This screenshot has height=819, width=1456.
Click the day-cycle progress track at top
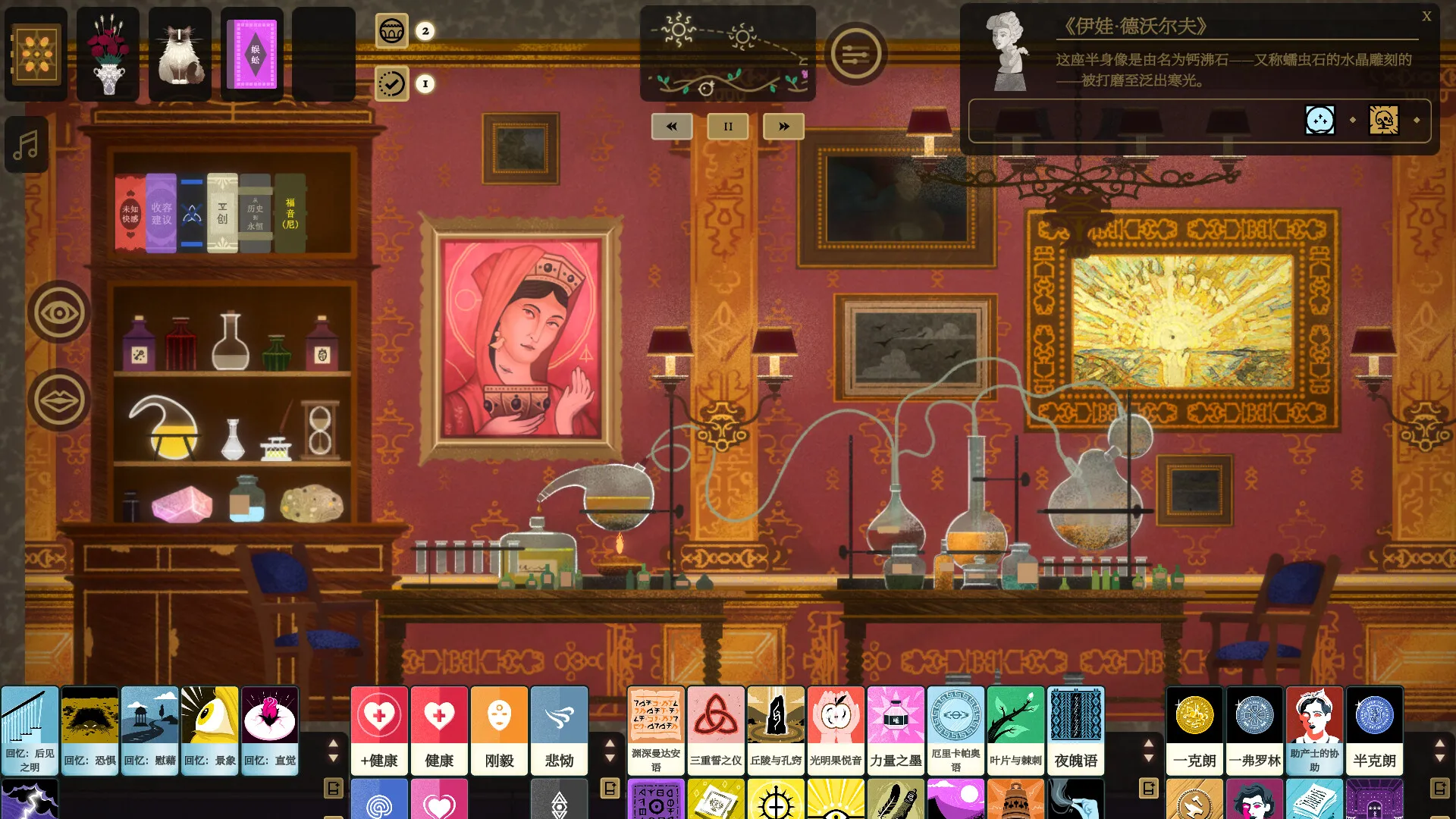(728, 53)
